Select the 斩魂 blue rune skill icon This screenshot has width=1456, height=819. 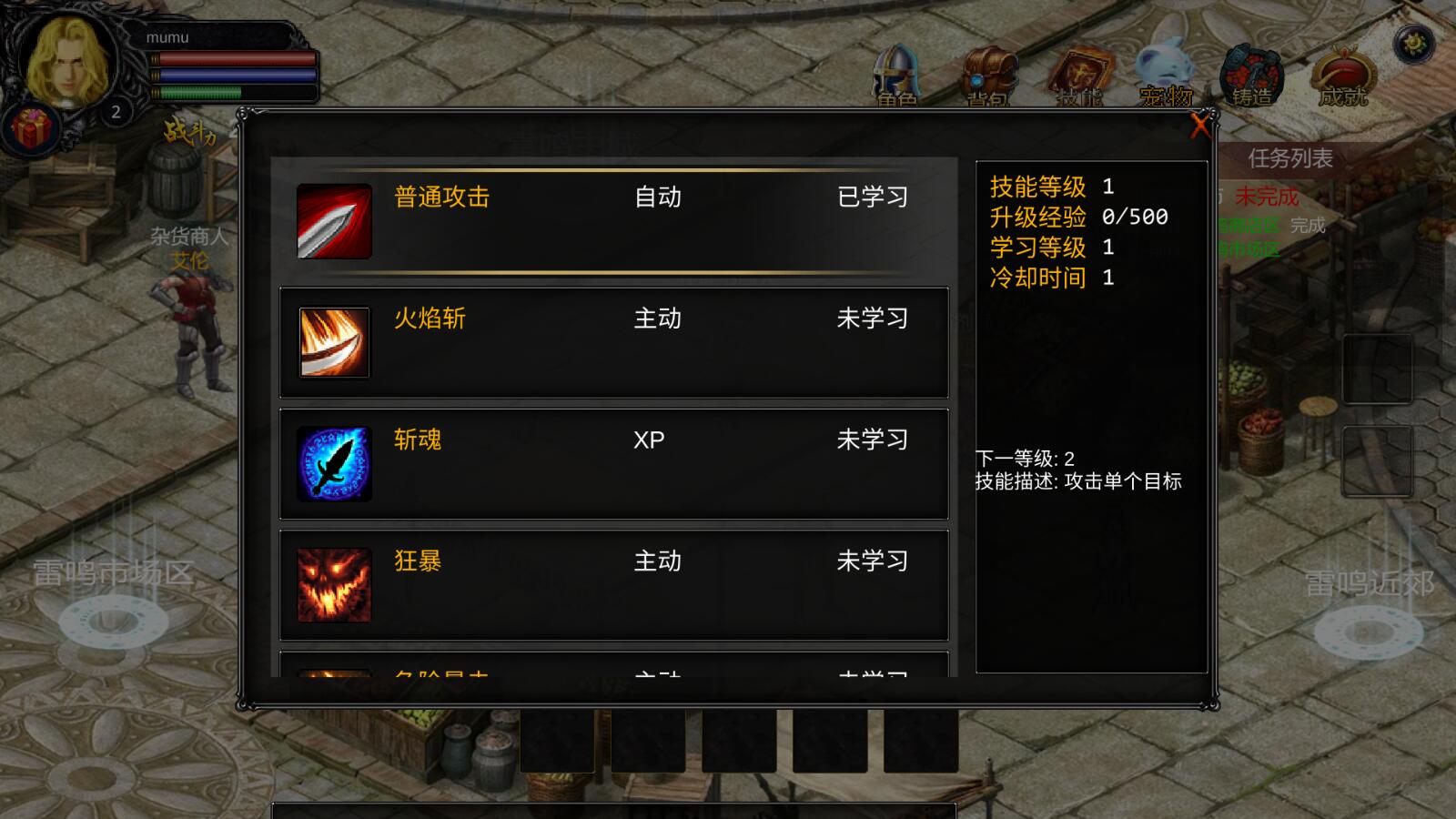pos(333,463)
